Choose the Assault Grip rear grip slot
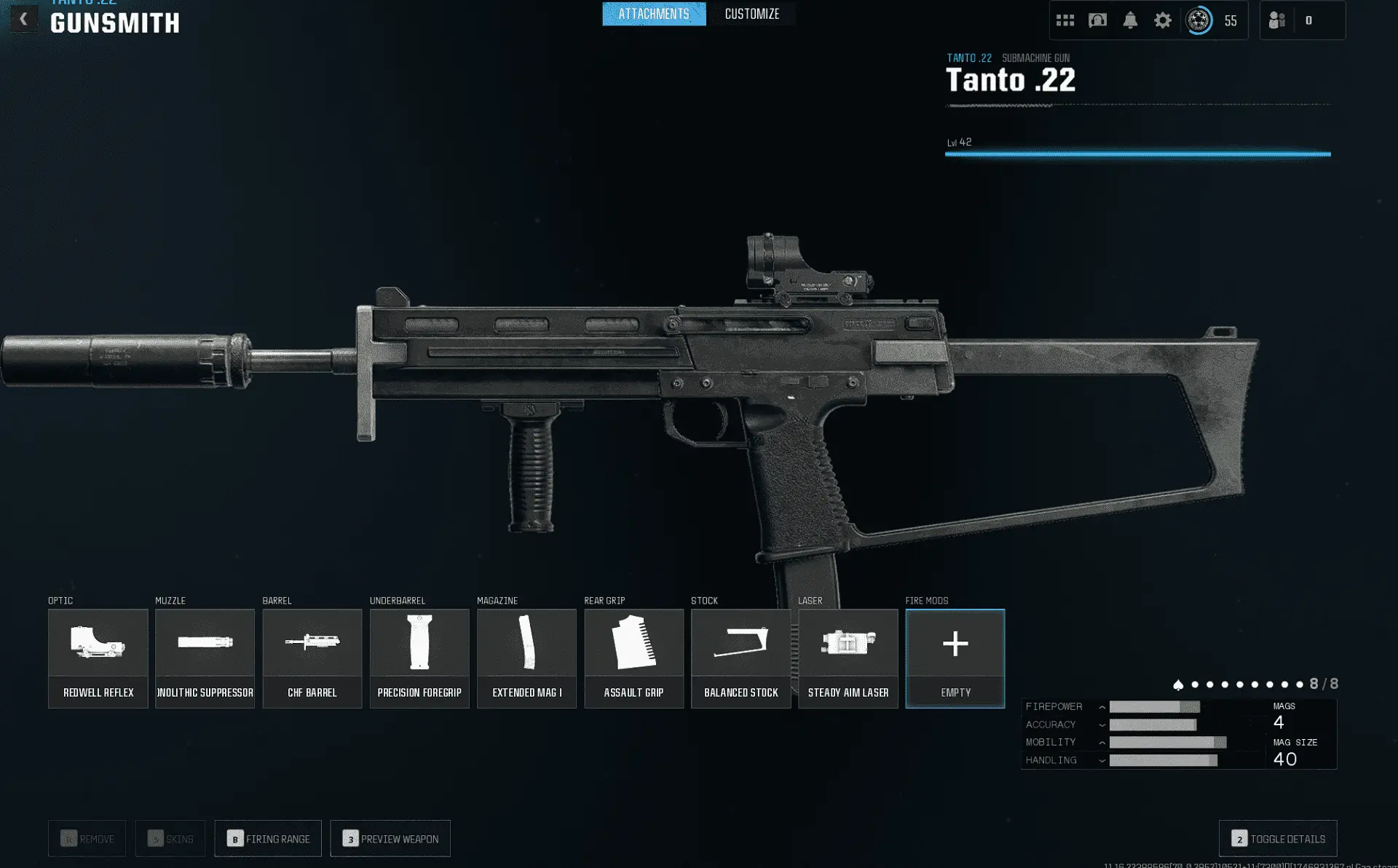This screenshot has width=1398, height=868. [x=633, y=658]
